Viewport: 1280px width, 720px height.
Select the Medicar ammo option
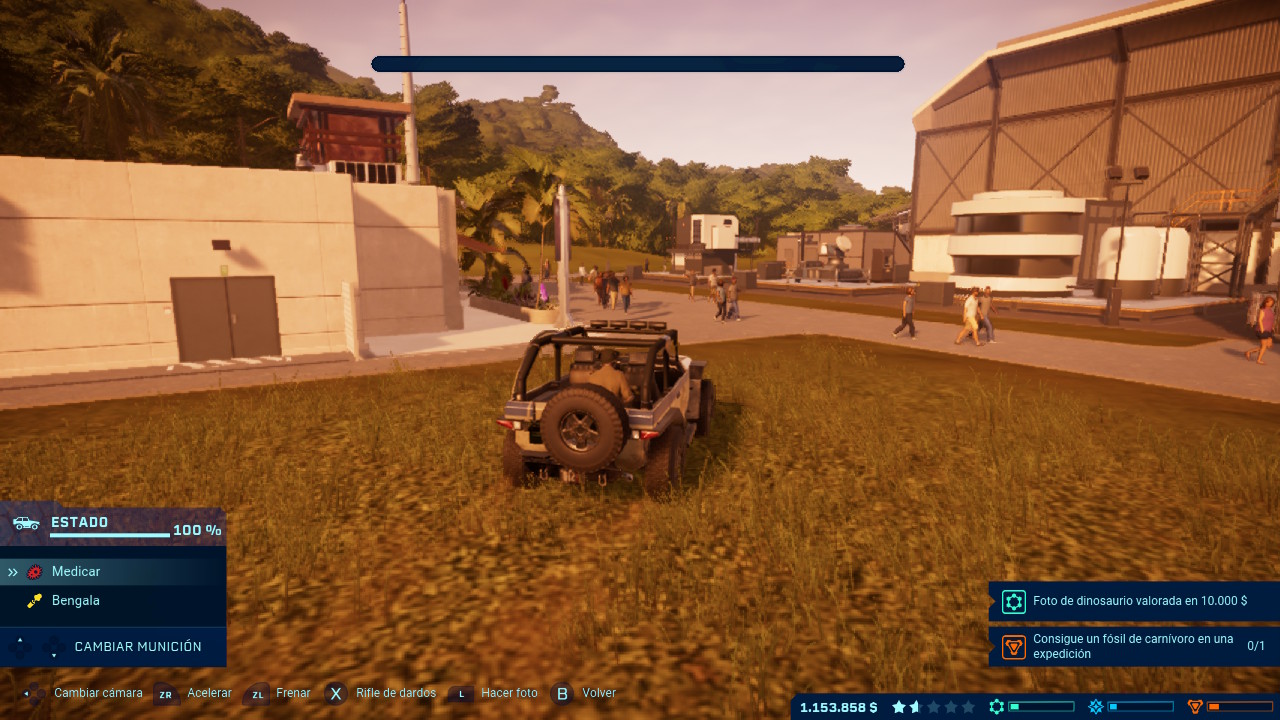76,572
